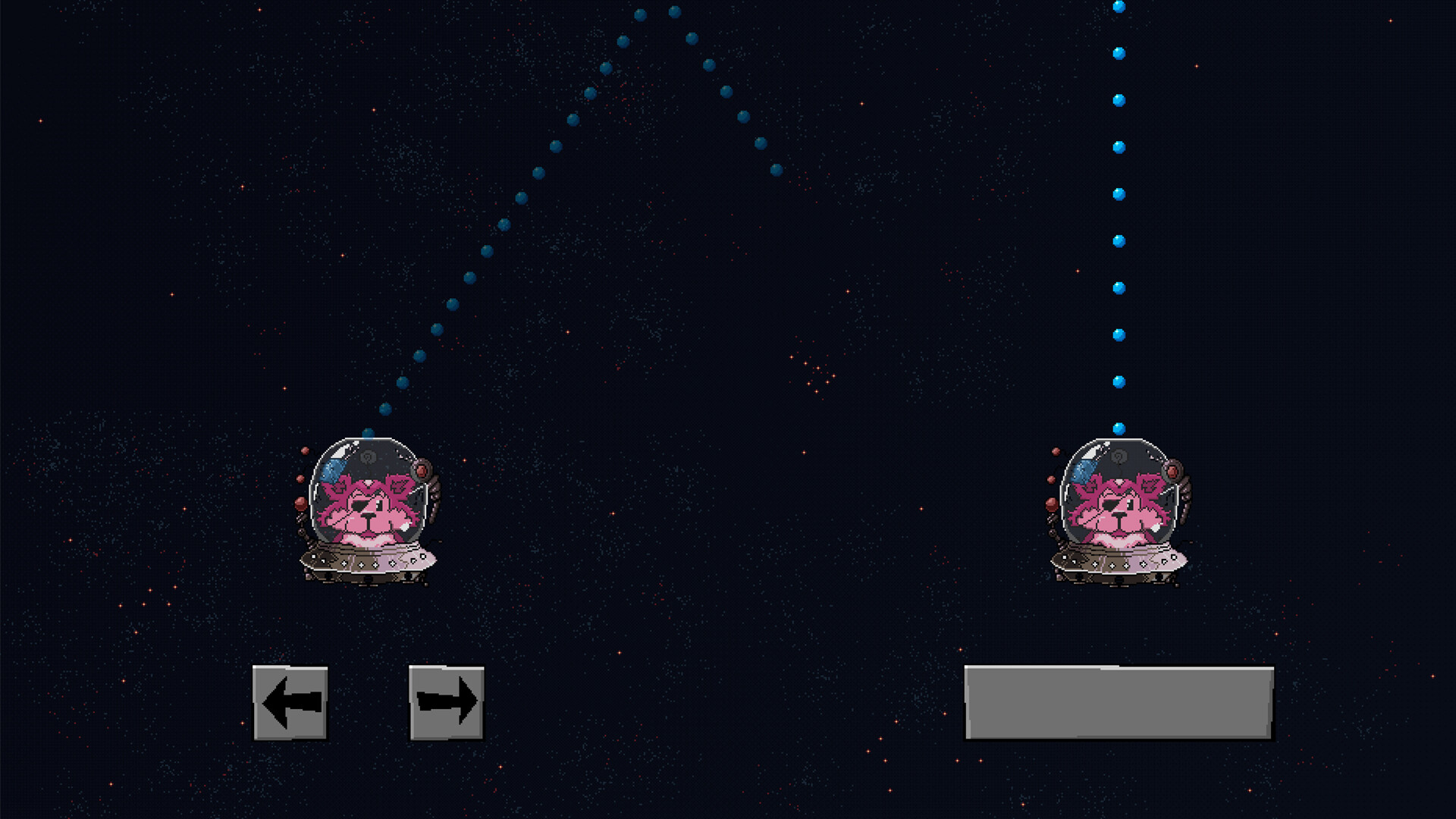Click the left arrow movement button
Image resolution: width=1456 pixels, height=819 pixels.
coord(290,704)
